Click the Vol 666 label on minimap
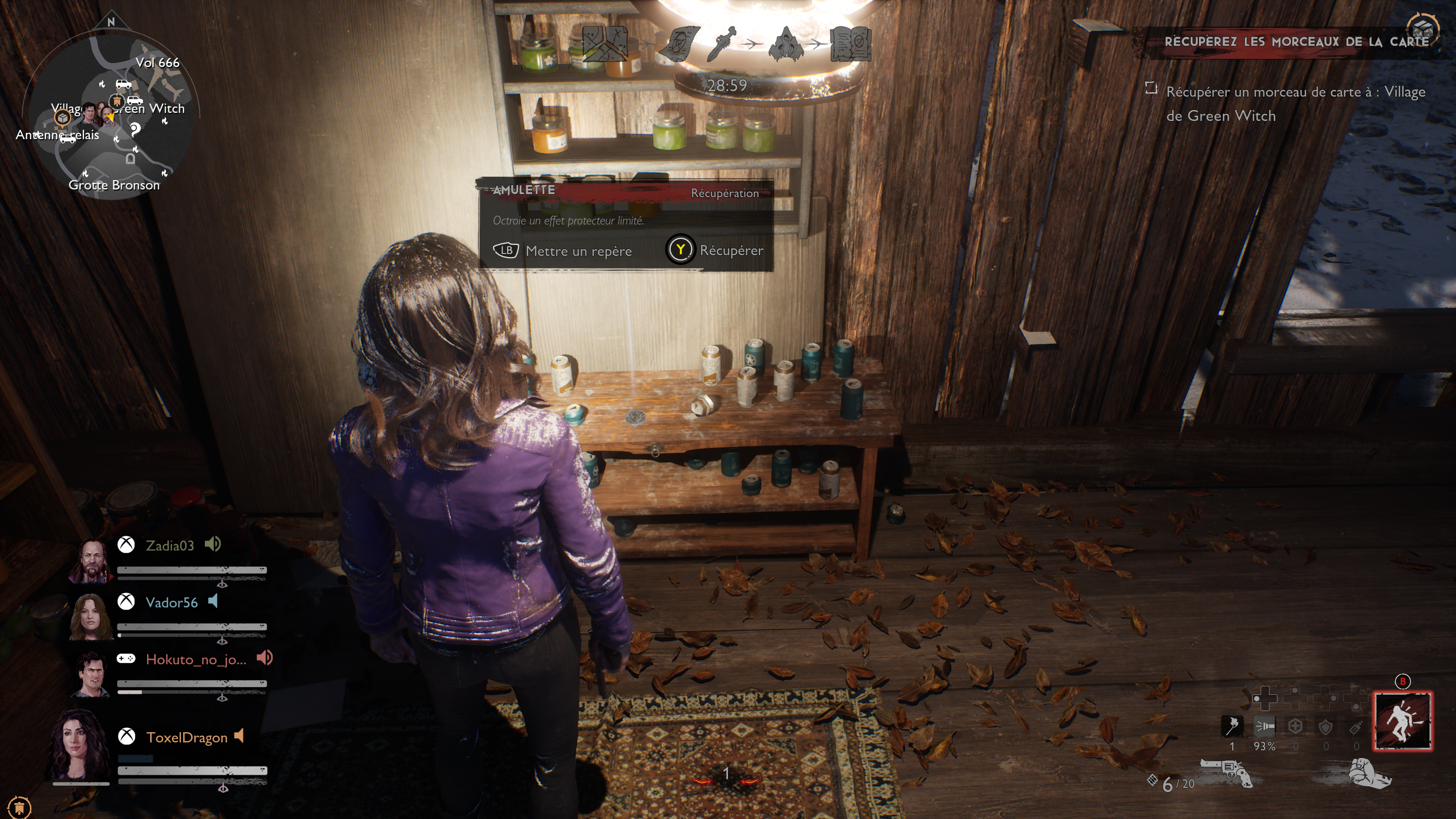 (157, 63)
